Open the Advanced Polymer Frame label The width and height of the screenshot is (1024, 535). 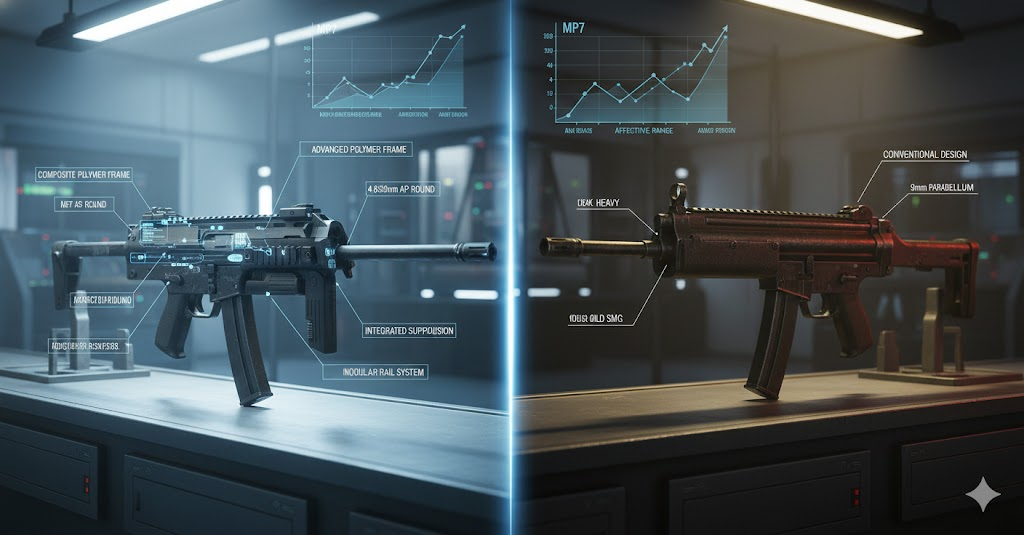(x=344, y=150)
